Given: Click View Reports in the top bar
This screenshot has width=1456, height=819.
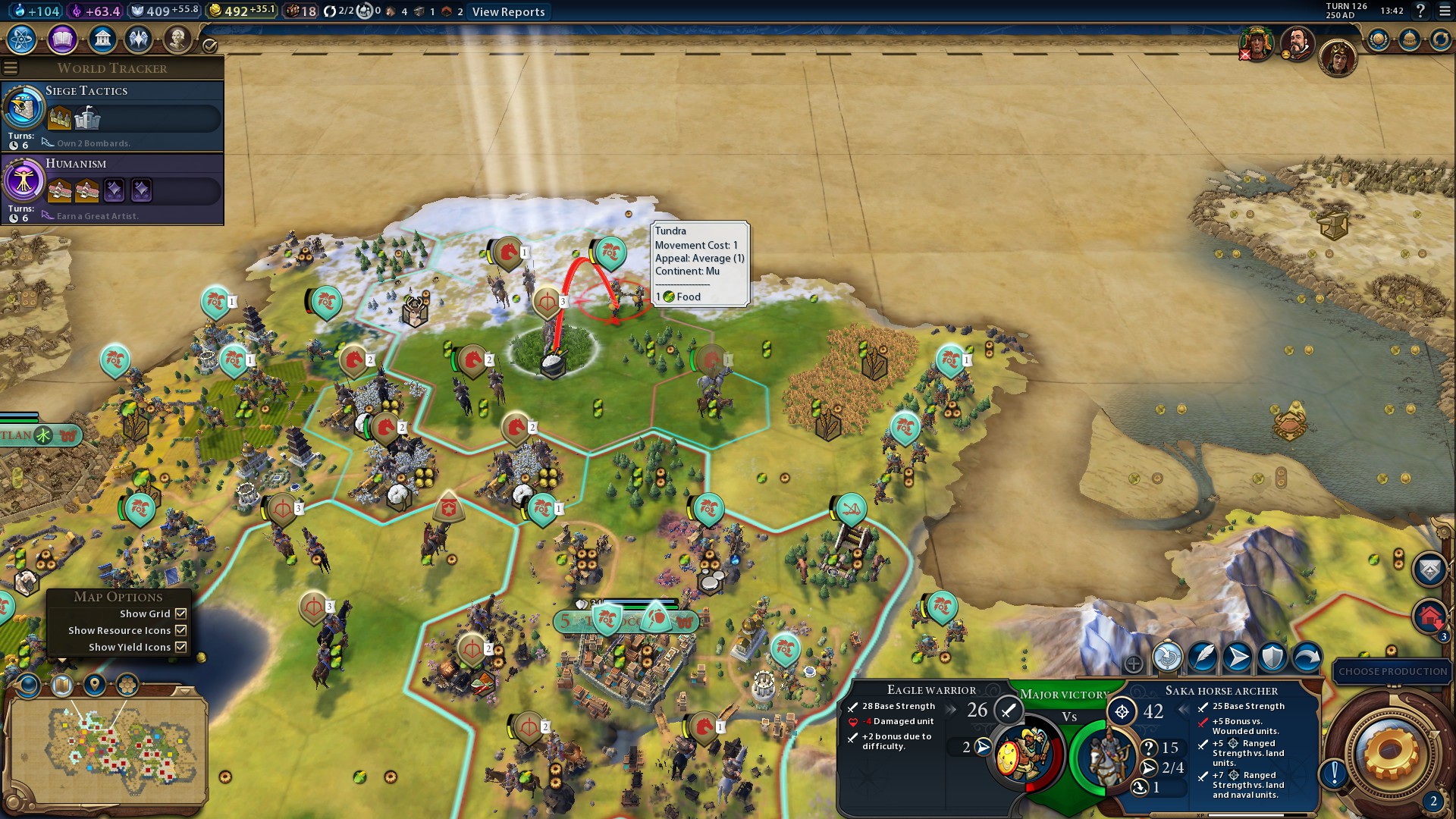Looking at the screenshot, I should (508, 11).
